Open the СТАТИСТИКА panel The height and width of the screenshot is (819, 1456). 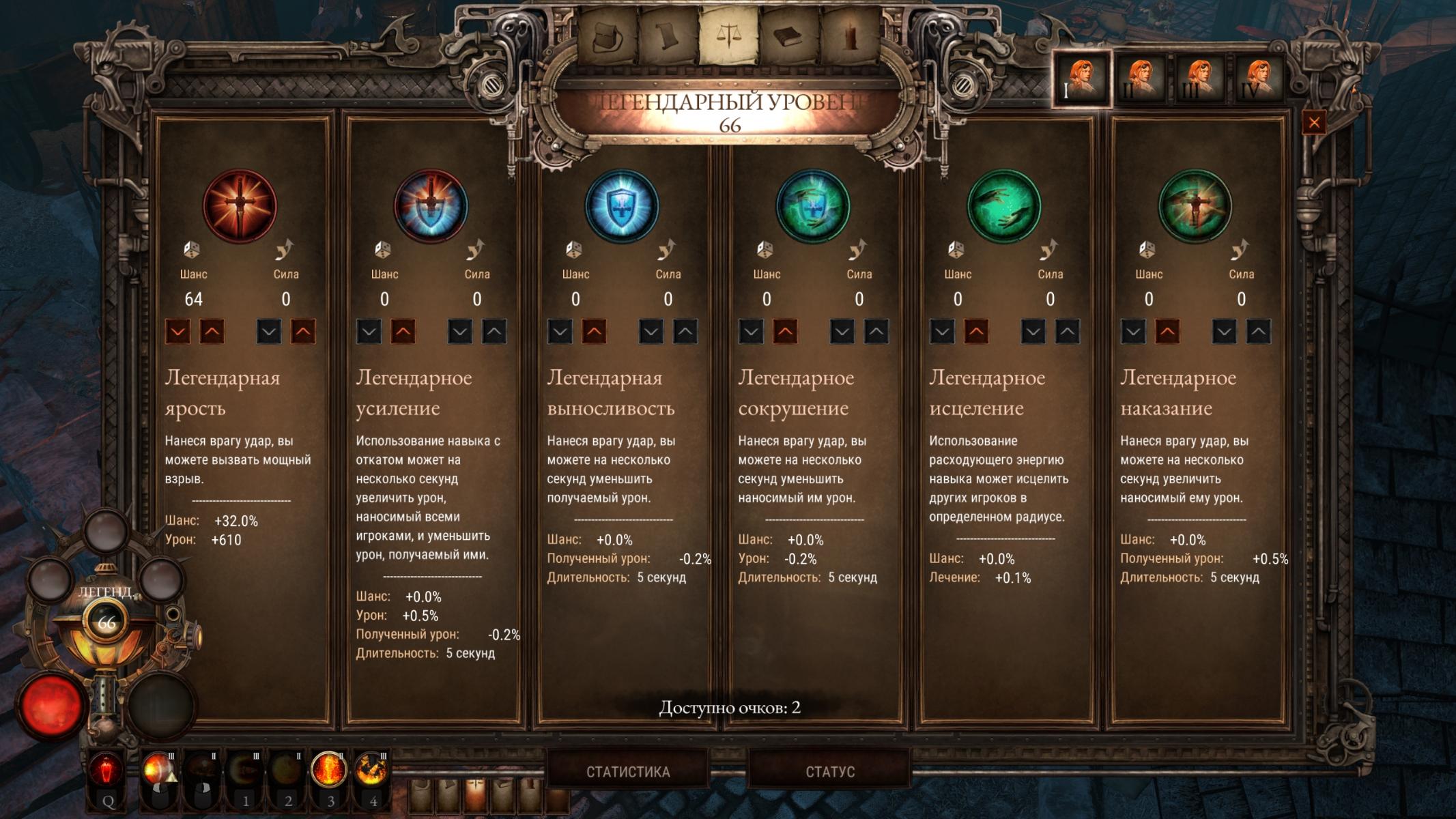point(627,772)
